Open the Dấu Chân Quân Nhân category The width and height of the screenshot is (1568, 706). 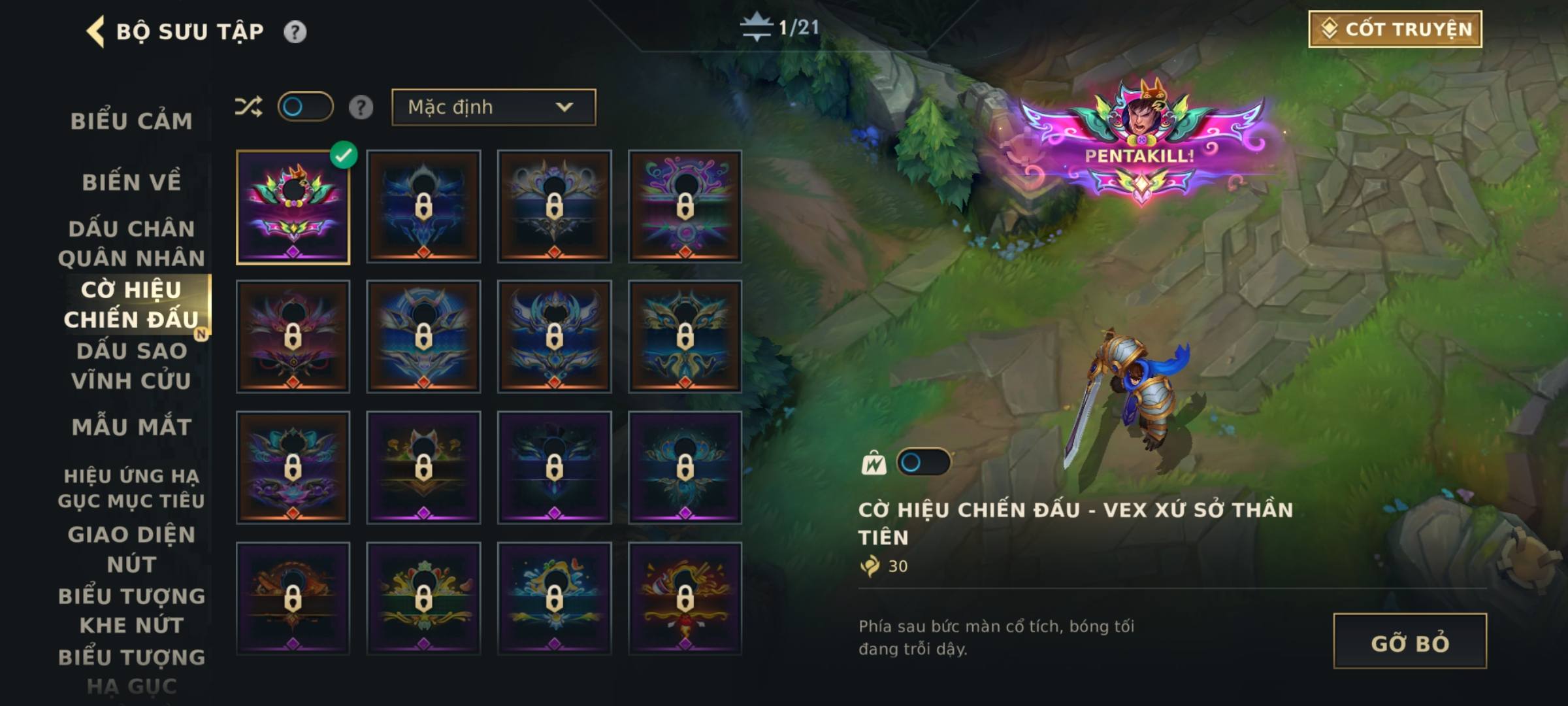pos(131,243)
